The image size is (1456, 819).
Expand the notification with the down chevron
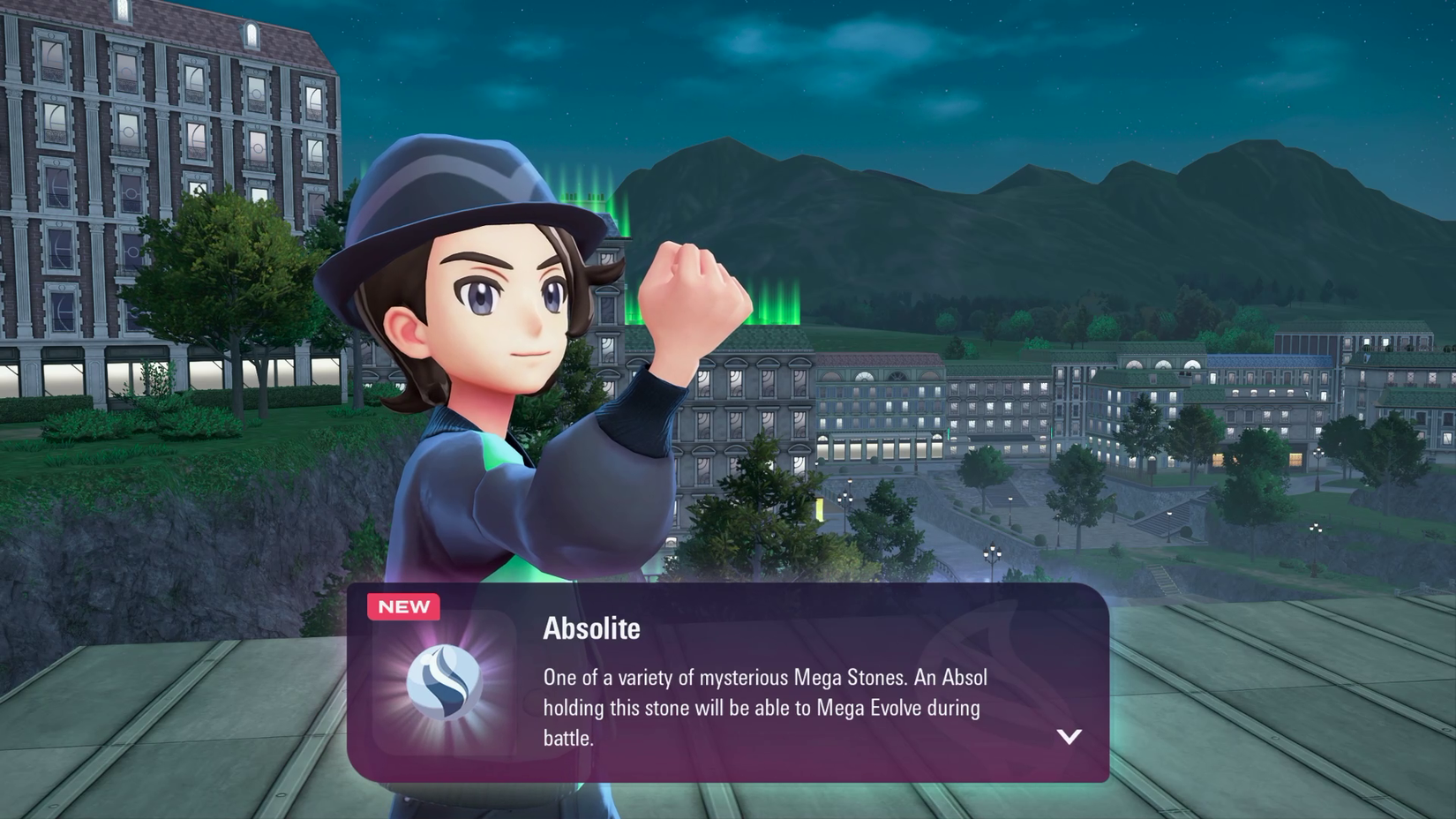[1068, 739]
